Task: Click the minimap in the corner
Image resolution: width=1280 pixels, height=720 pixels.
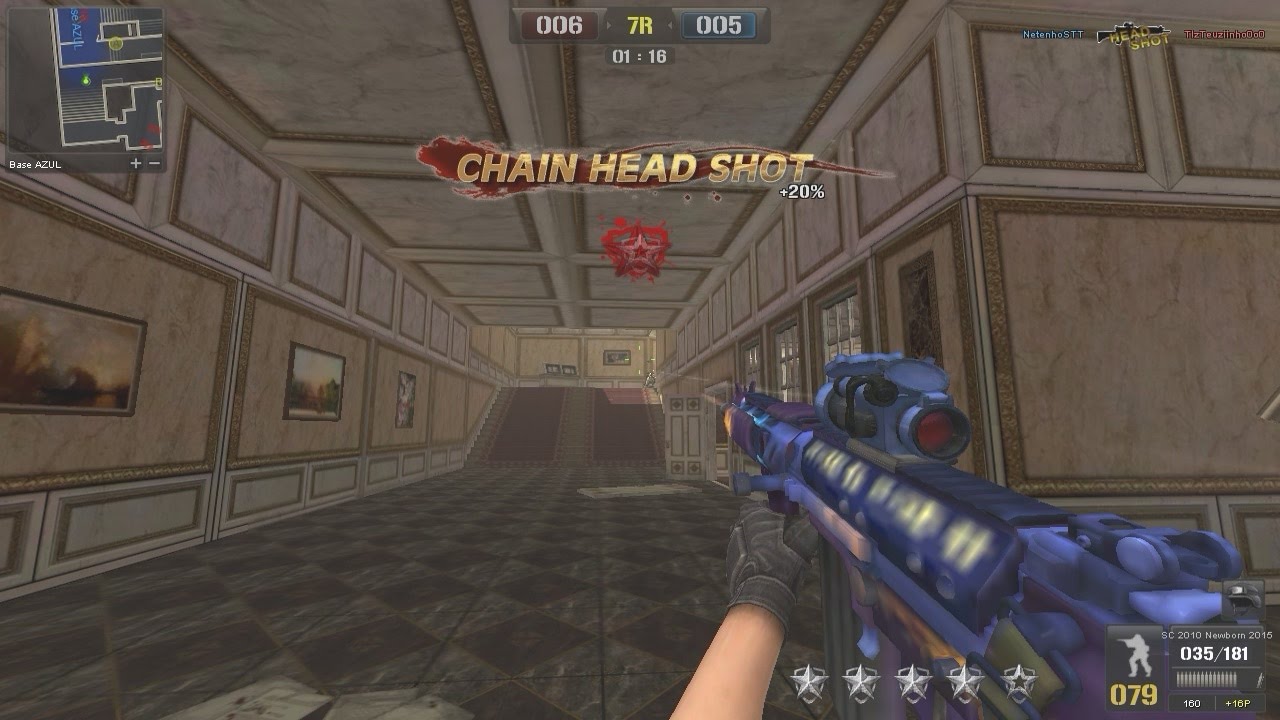Action: [x=85, y=80]
